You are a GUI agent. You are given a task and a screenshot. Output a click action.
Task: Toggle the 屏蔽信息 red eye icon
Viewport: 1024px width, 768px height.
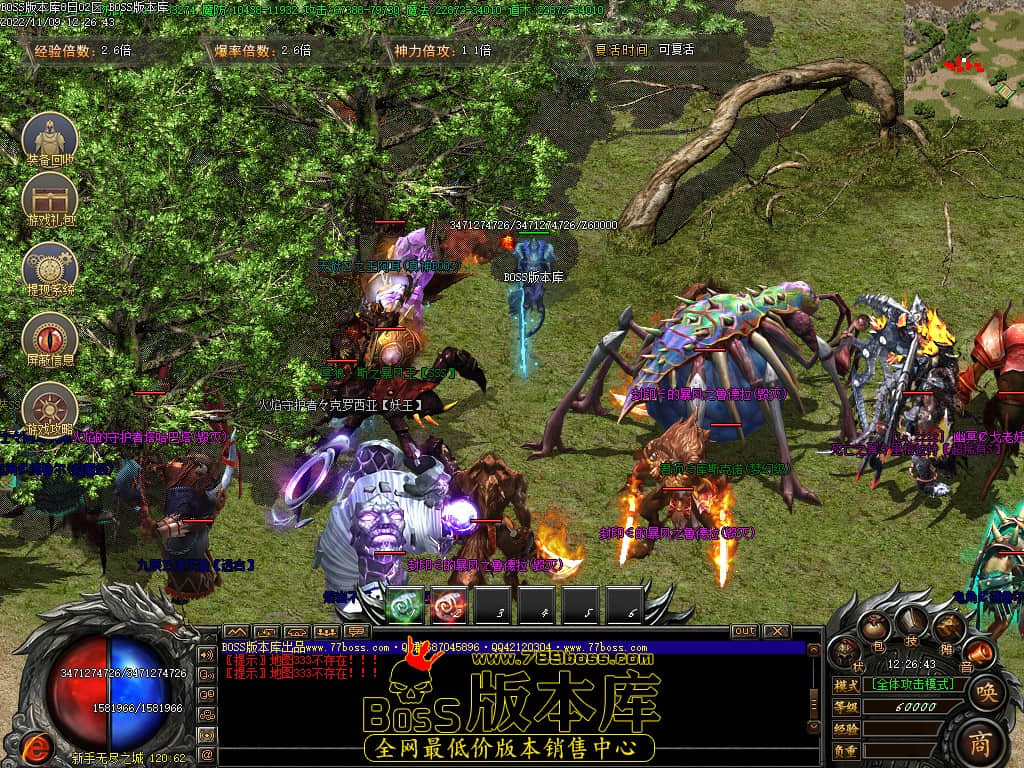click(50, 337)
